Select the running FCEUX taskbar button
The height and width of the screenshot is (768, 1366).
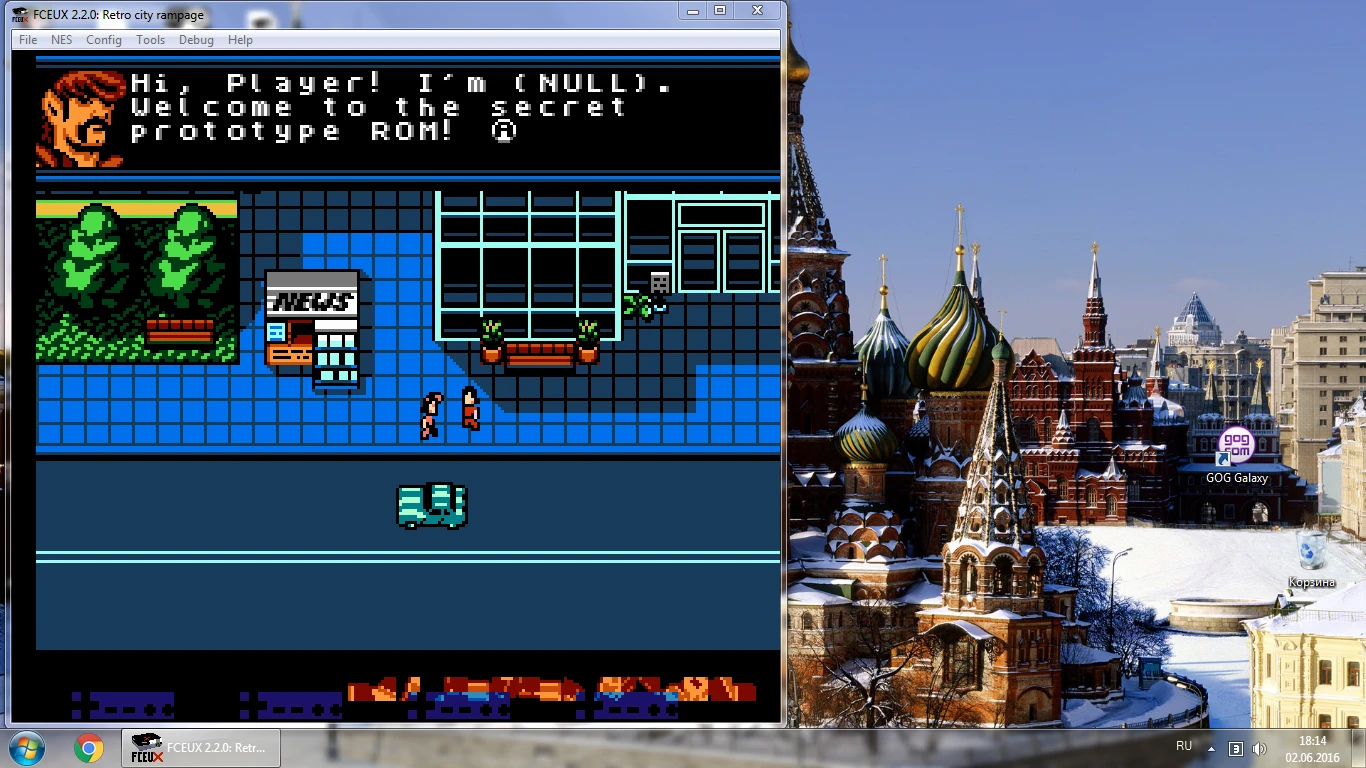coord(200,747)
